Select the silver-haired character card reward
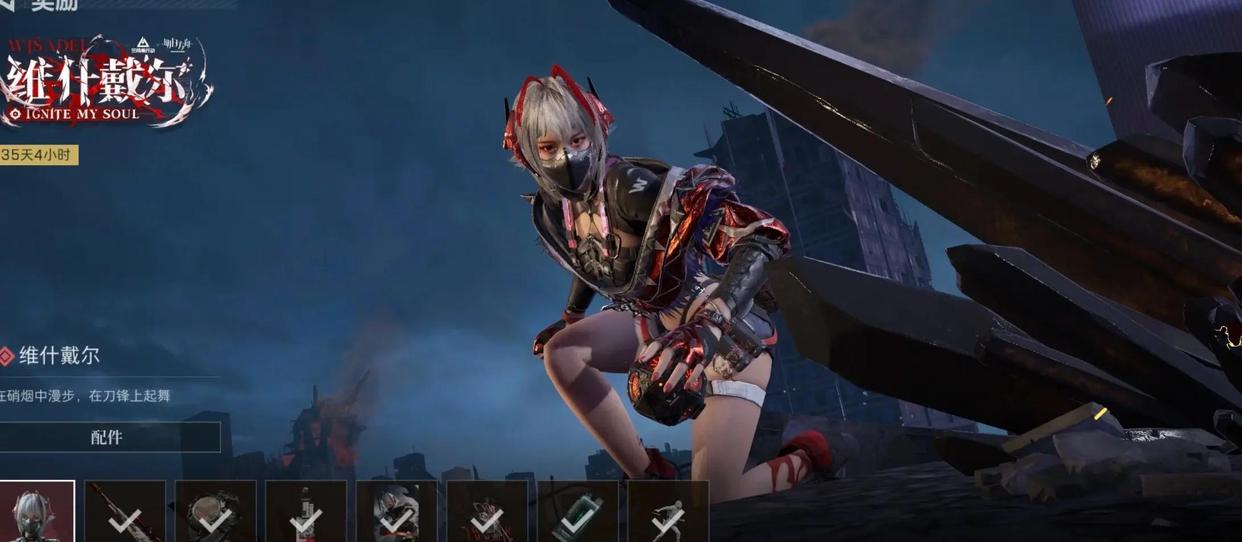This screenshot has height=542, width=1242. (396, 511)
